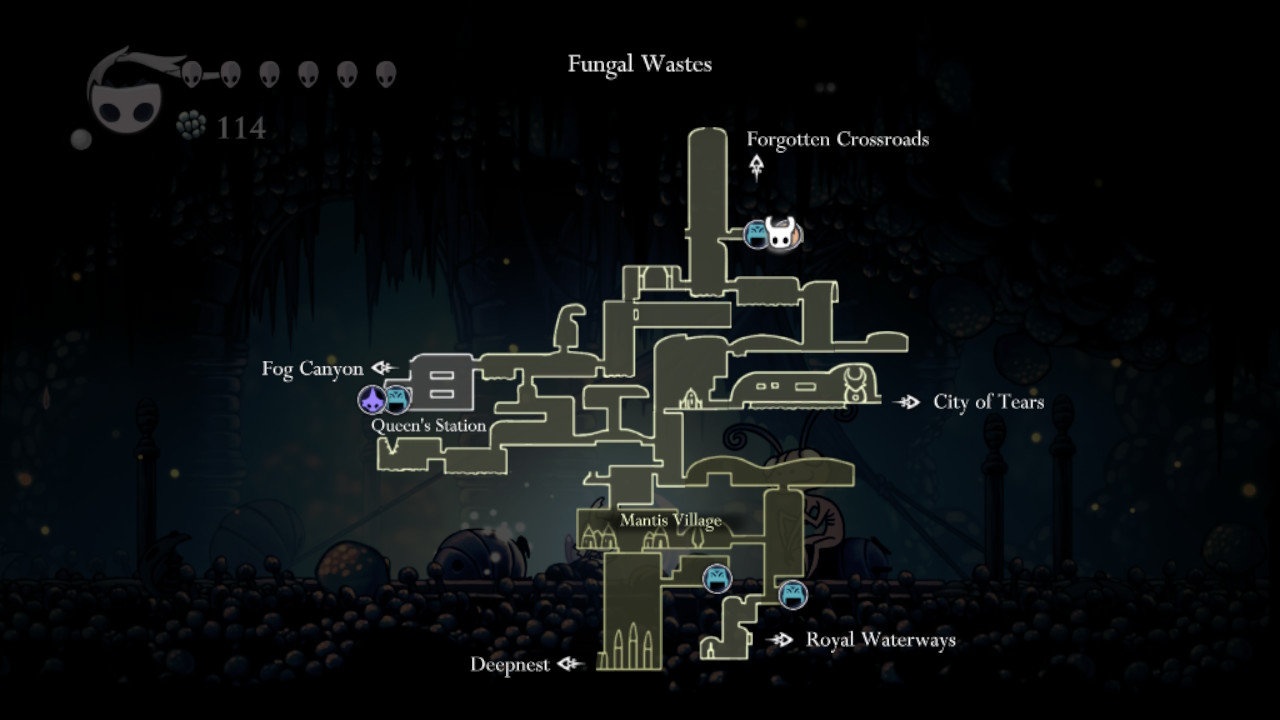Select the Stag Station marker at Queen's Station
Screen dimensions: 1280x720
pos(371,401)
